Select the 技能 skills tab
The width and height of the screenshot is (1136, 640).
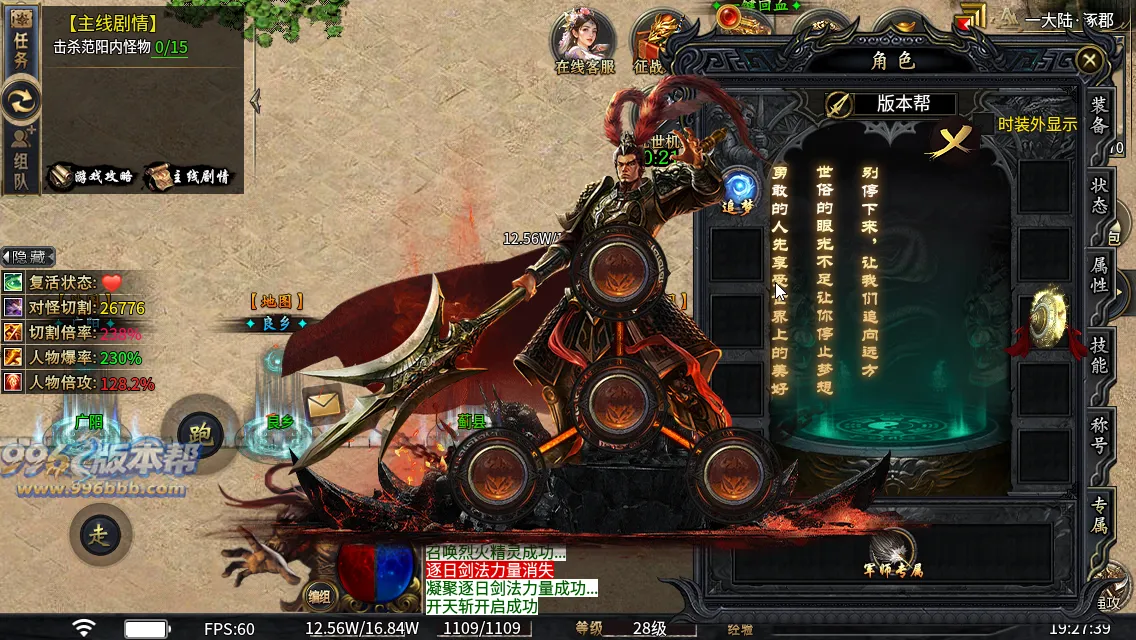tap(1099, 354)
